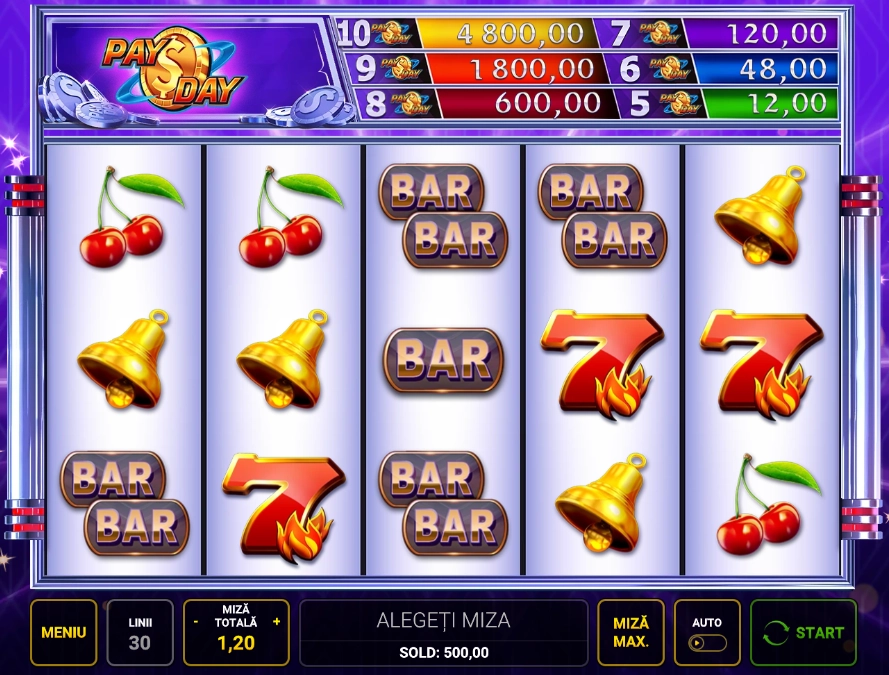Increase total bet with the plus button
The height and width of the screenshot is (675, 889).
tap(276, 622)
